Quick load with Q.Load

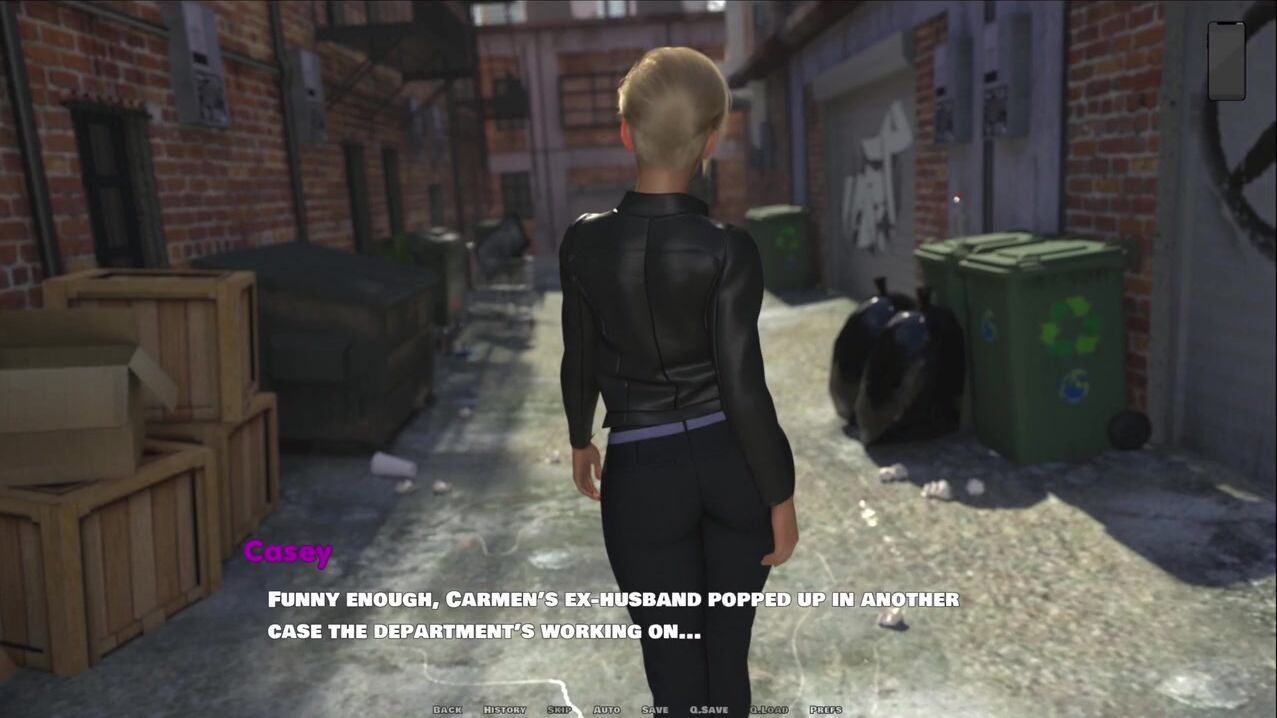pyautogui.click(x=769, y=710)
